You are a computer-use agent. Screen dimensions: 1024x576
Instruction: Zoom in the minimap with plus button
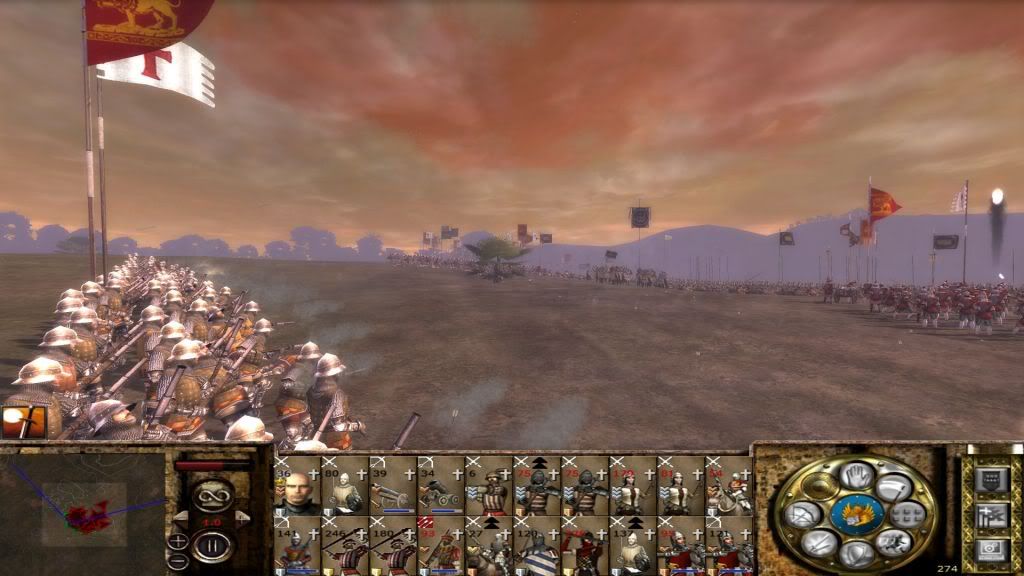point(178,541)
